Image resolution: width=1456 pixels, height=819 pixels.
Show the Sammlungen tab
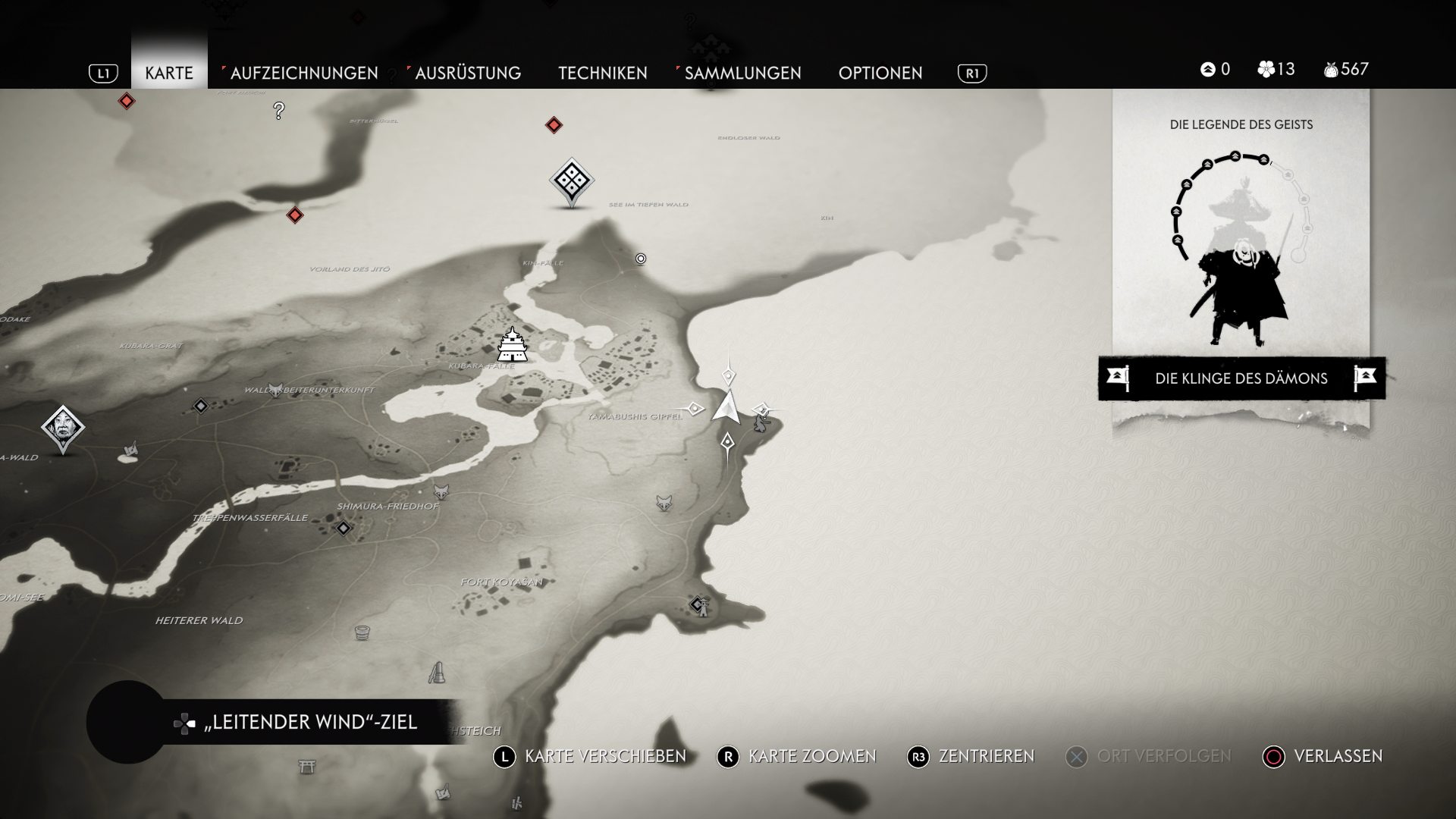coord(742,73)
